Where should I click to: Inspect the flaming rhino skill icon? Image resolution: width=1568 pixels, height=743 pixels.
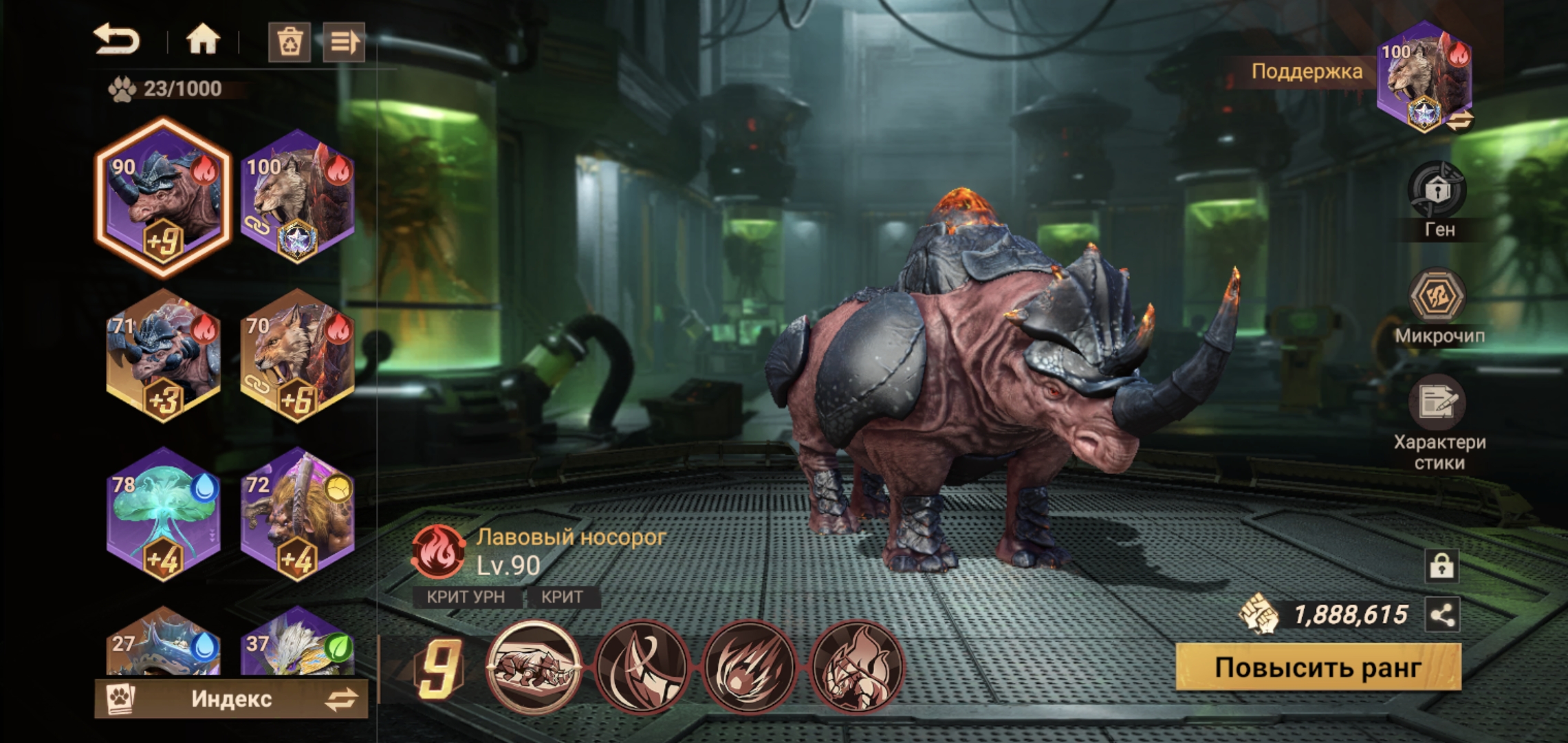tap(856, 667)
